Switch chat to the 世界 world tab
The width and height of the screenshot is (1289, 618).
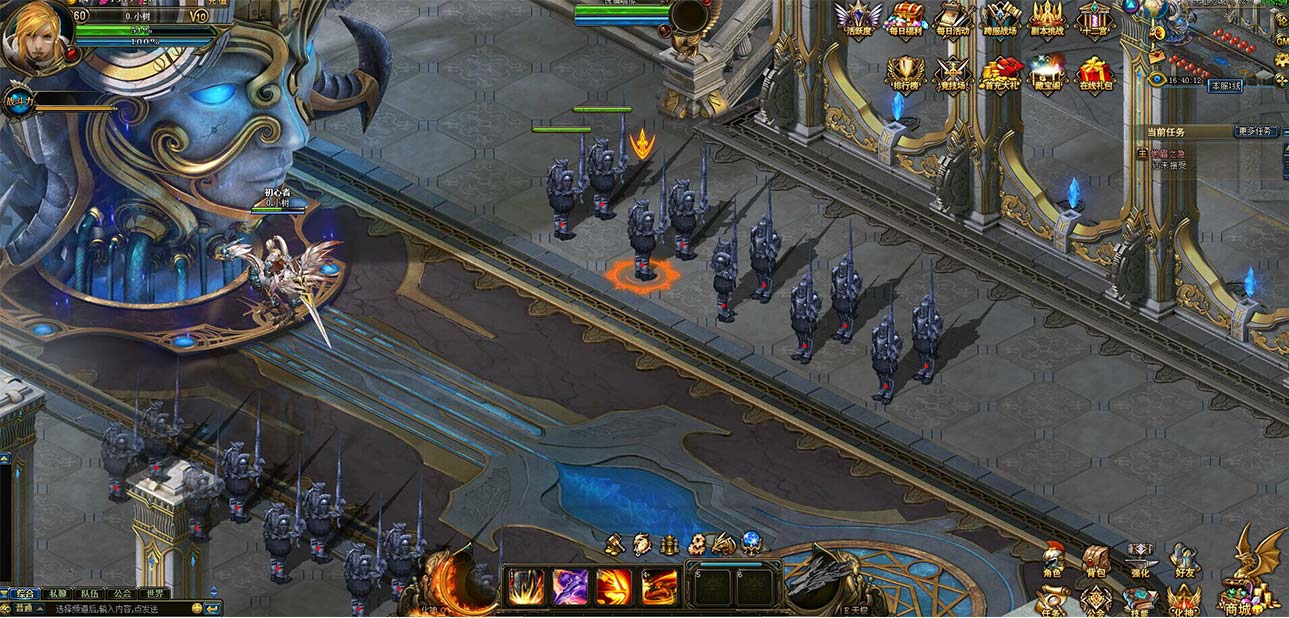(x=153, y=593)
